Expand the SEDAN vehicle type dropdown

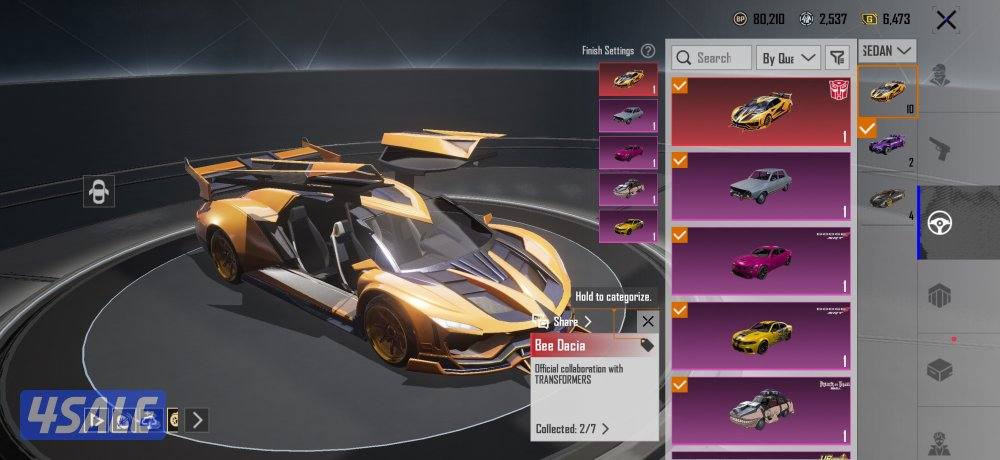click(x=889, y=49)
